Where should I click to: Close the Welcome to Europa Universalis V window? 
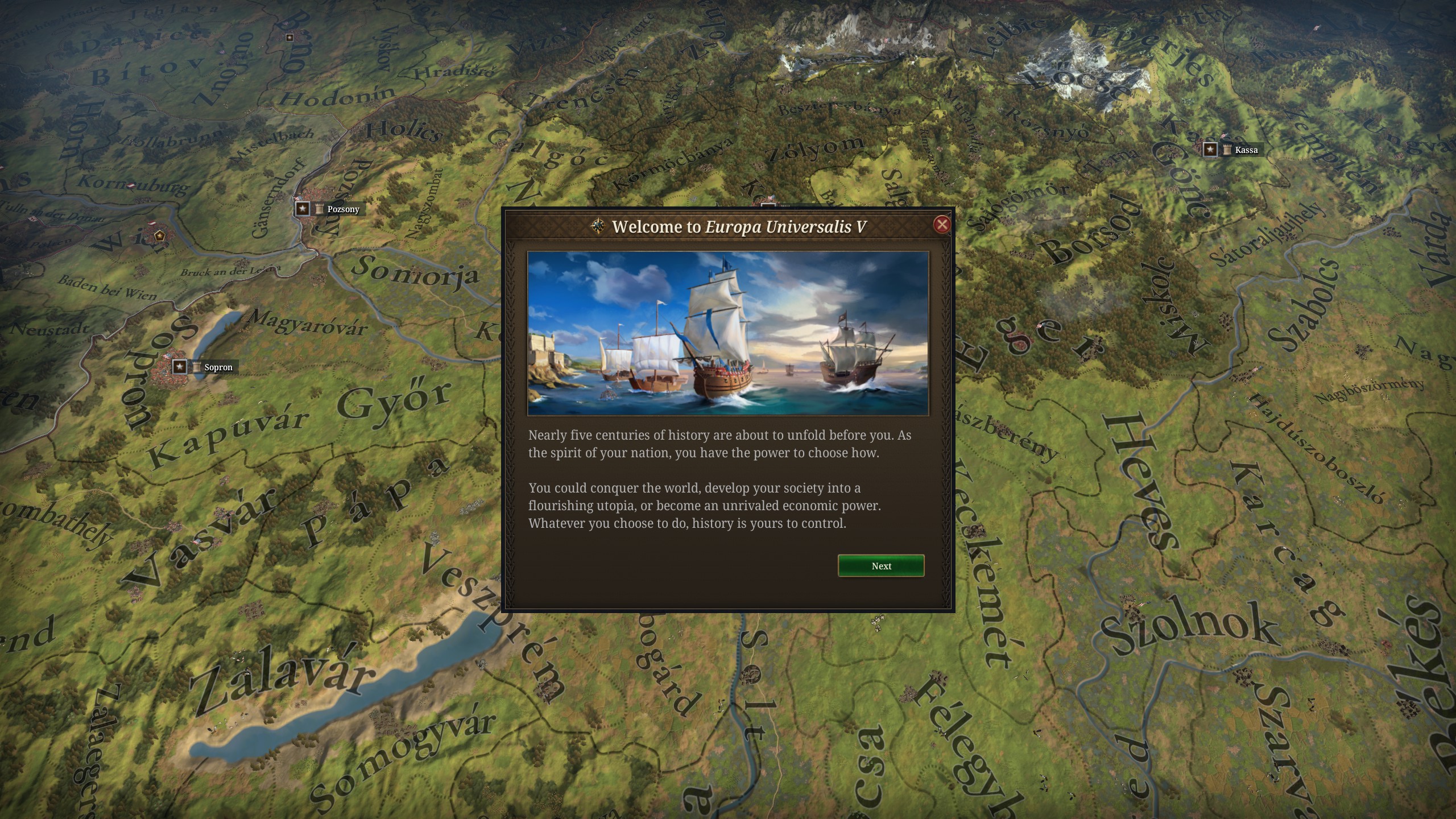click(941, 225)
